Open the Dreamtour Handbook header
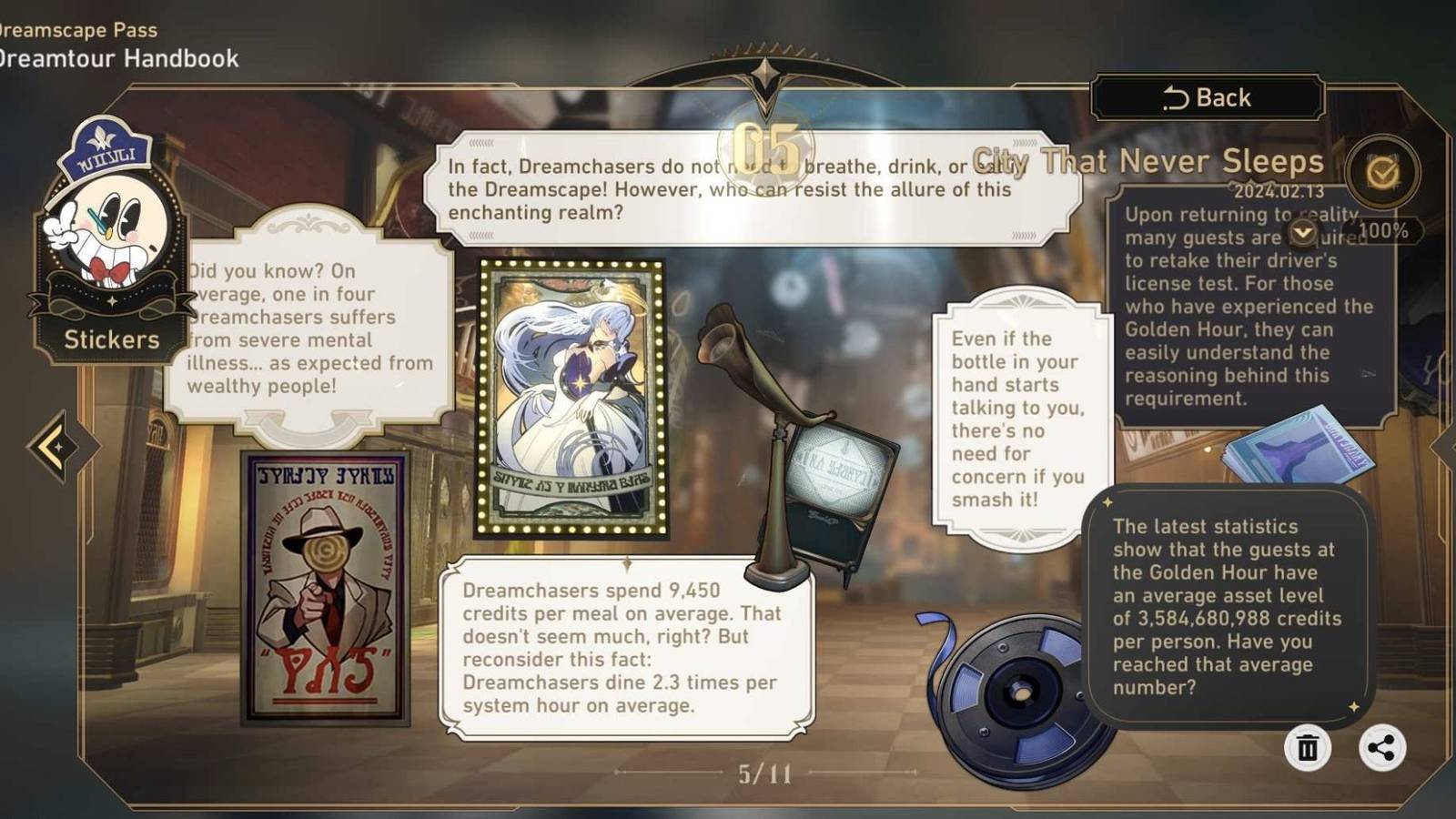This screenshot has width=1456, height=819. pyautogui.click(x=118, y=58)
